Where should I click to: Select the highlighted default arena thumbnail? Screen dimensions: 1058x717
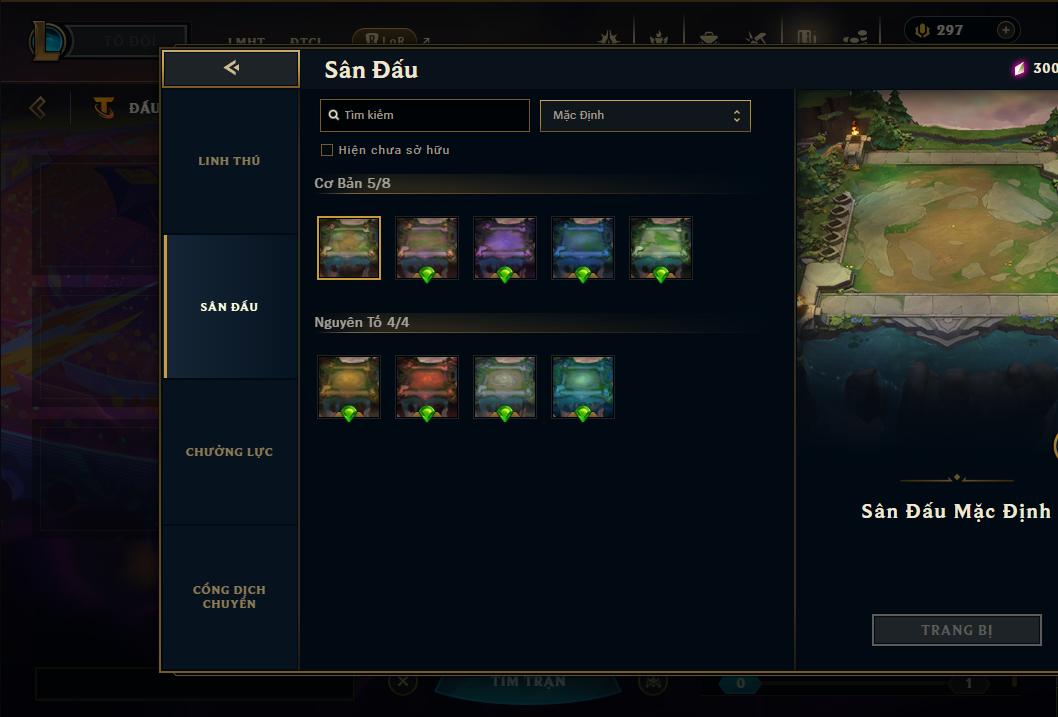tap(349, 247)
